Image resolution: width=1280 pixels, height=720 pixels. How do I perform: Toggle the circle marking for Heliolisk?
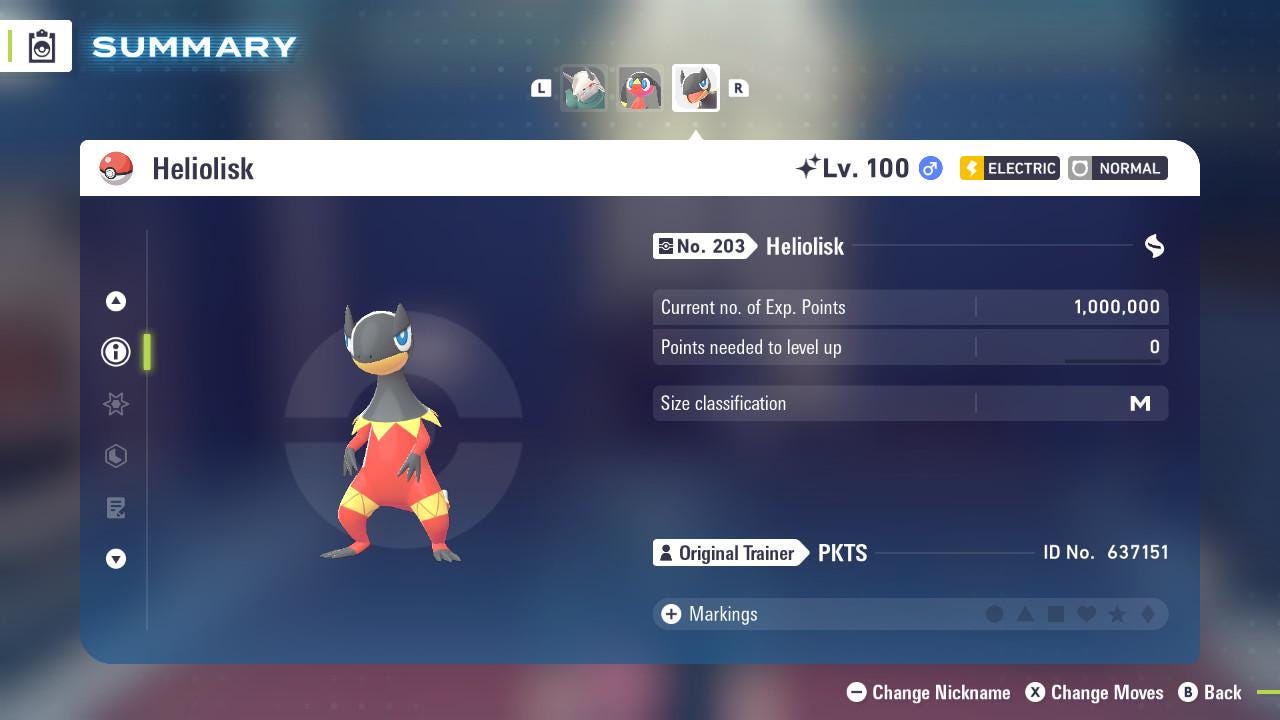[996, 614]
